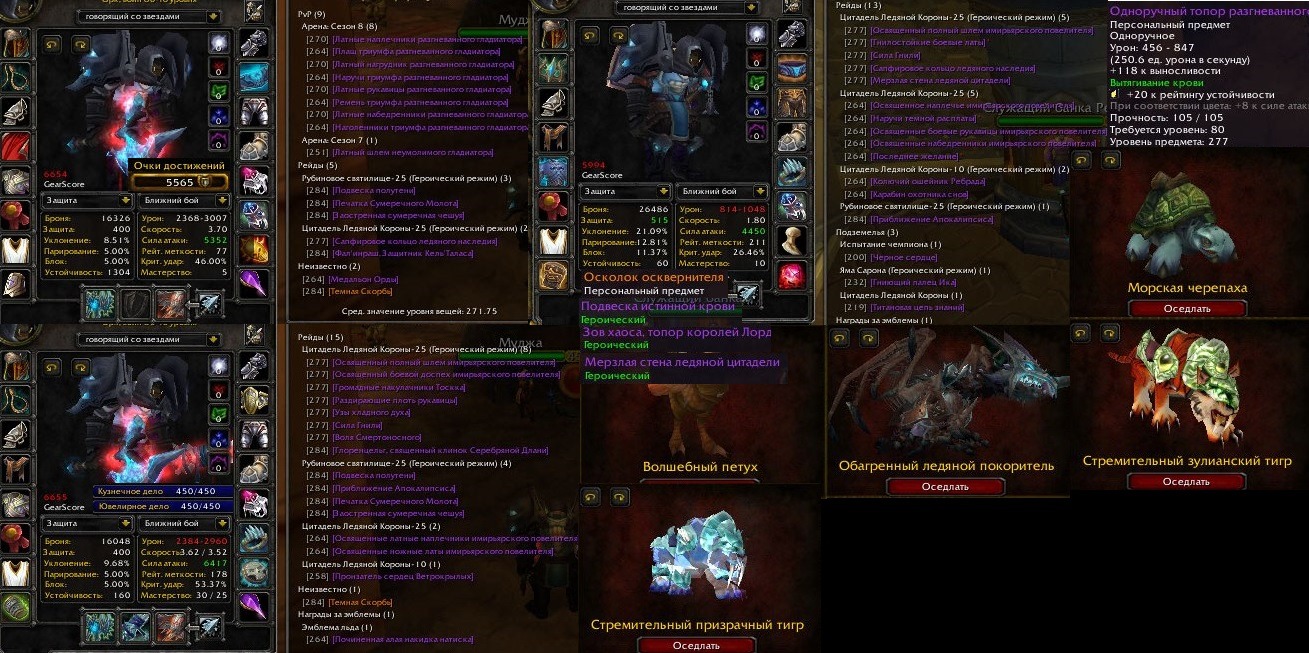Select the Черное сердце item link
Image resolution: width=1309 pixels, height=653 pixels.
(x=904, y=257)
